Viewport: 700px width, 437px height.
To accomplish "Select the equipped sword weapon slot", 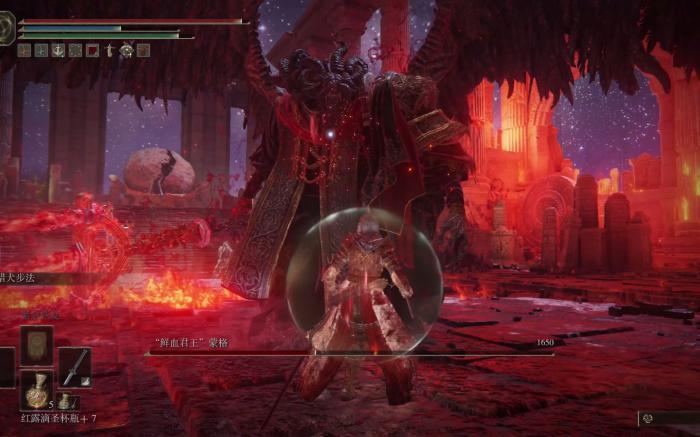I will (74, 366).
